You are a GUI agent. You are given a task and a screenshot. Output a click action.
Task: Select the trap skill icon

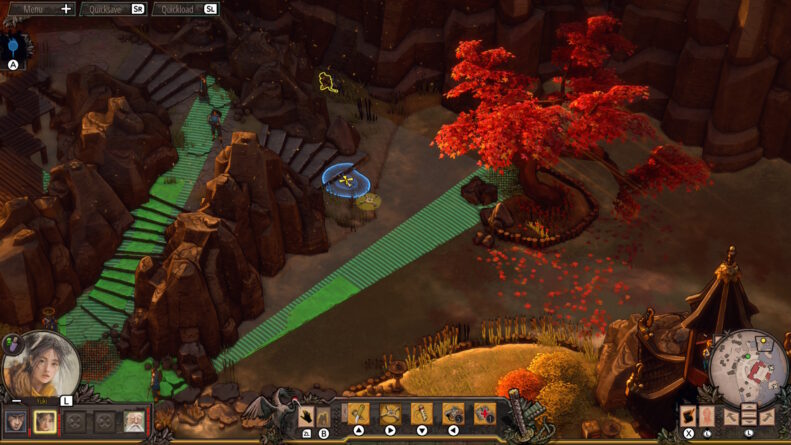390,414
